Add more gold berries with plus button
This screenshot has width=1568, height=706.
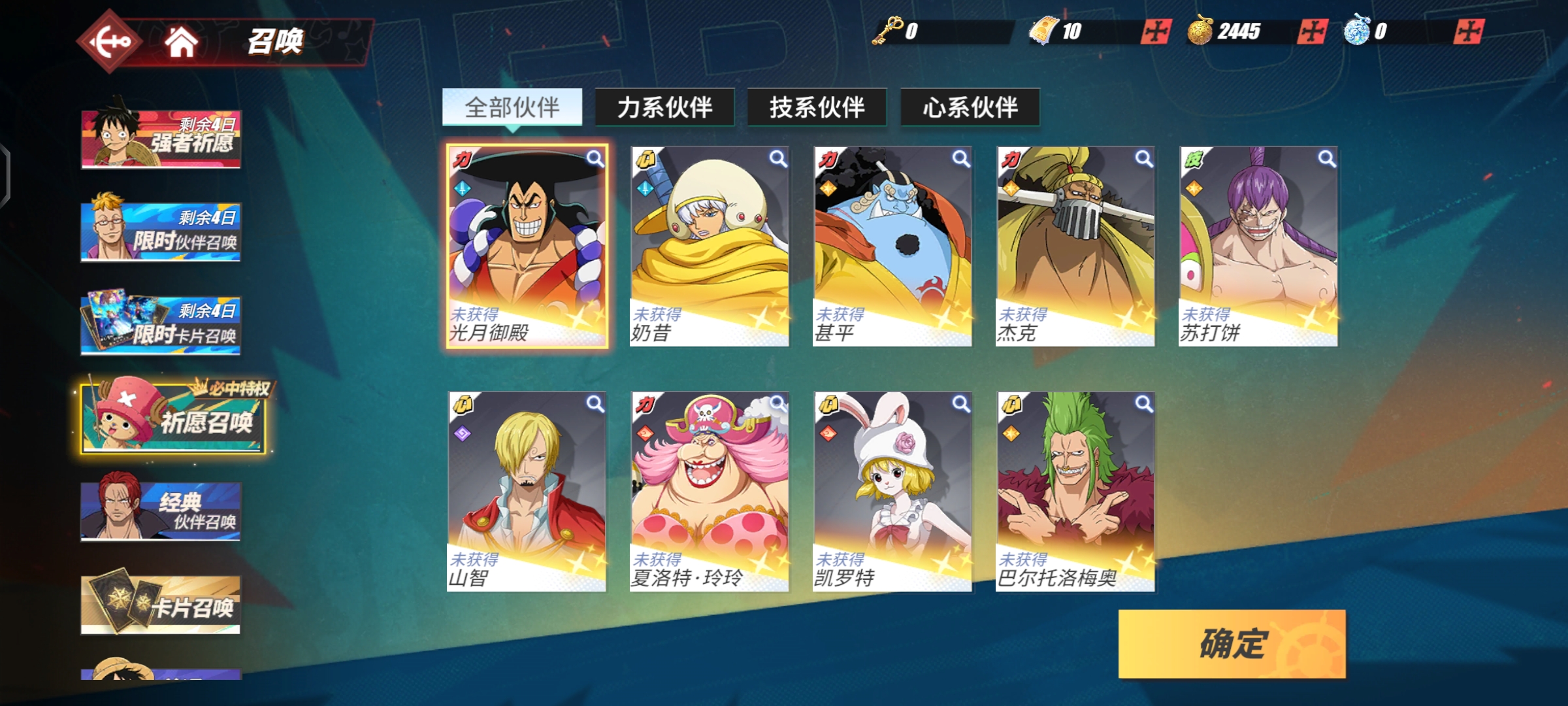[x=1312, y=31]
